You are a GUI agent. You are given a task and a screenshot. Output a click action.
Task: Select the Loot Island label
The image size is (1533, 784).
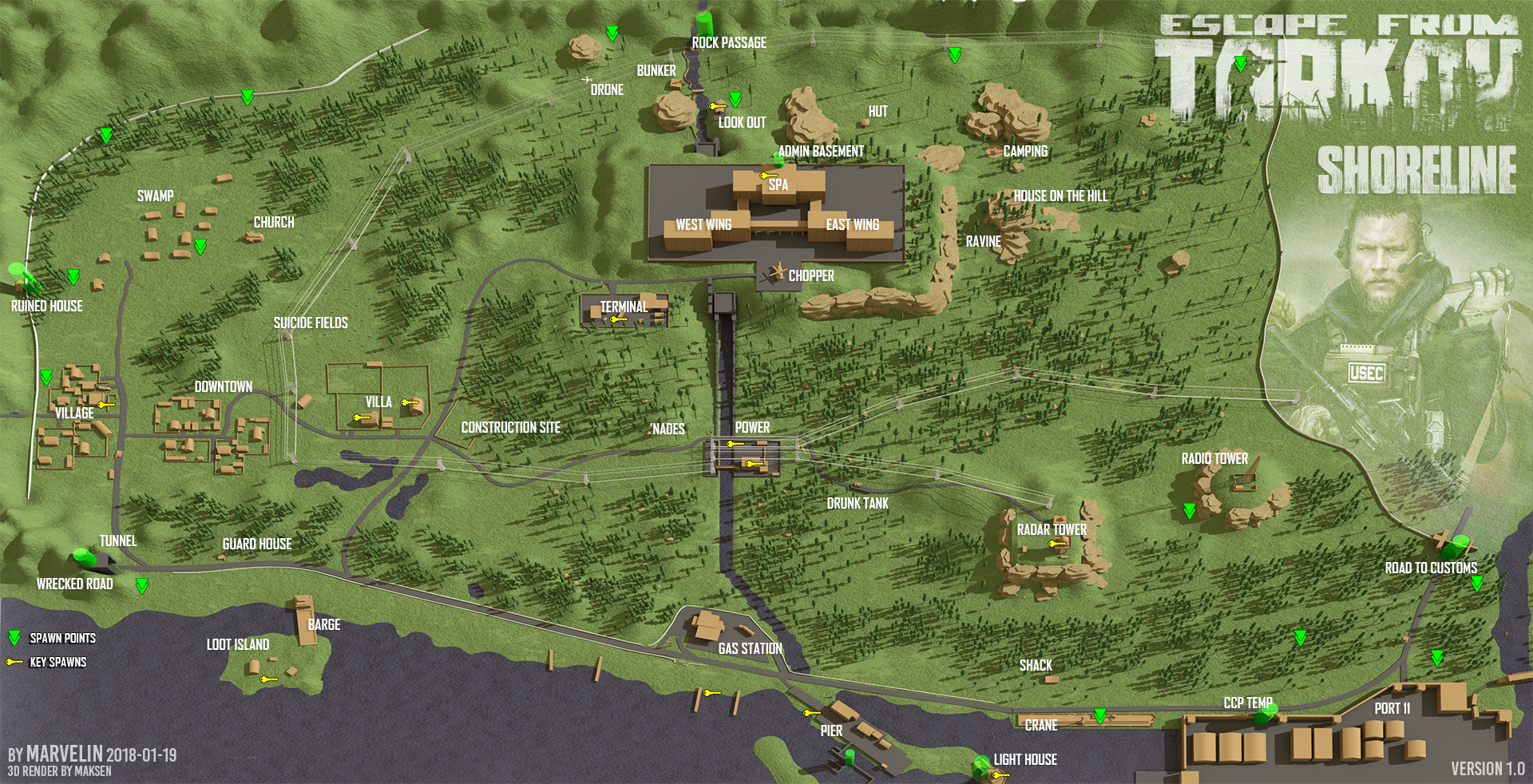238,644
